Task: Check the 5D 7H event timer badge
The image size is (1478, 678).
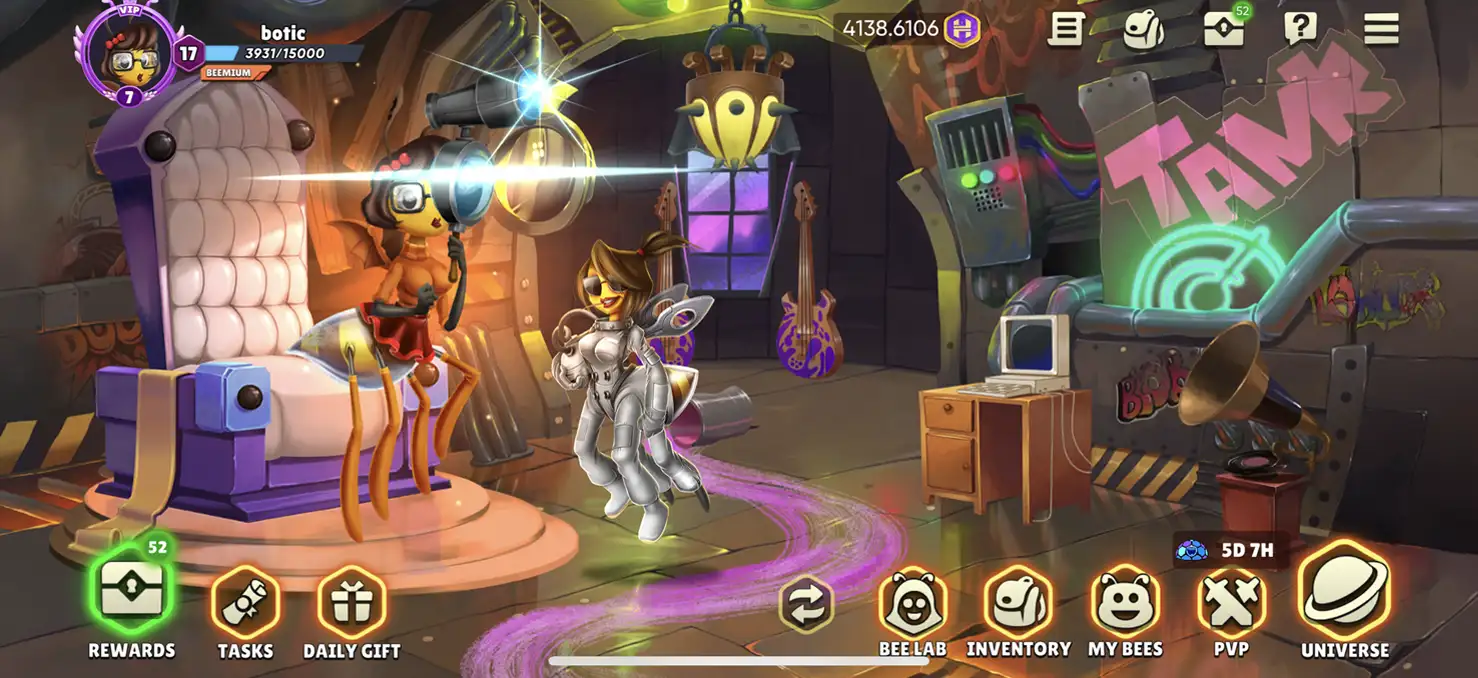Action: (x=1226, y=550)
